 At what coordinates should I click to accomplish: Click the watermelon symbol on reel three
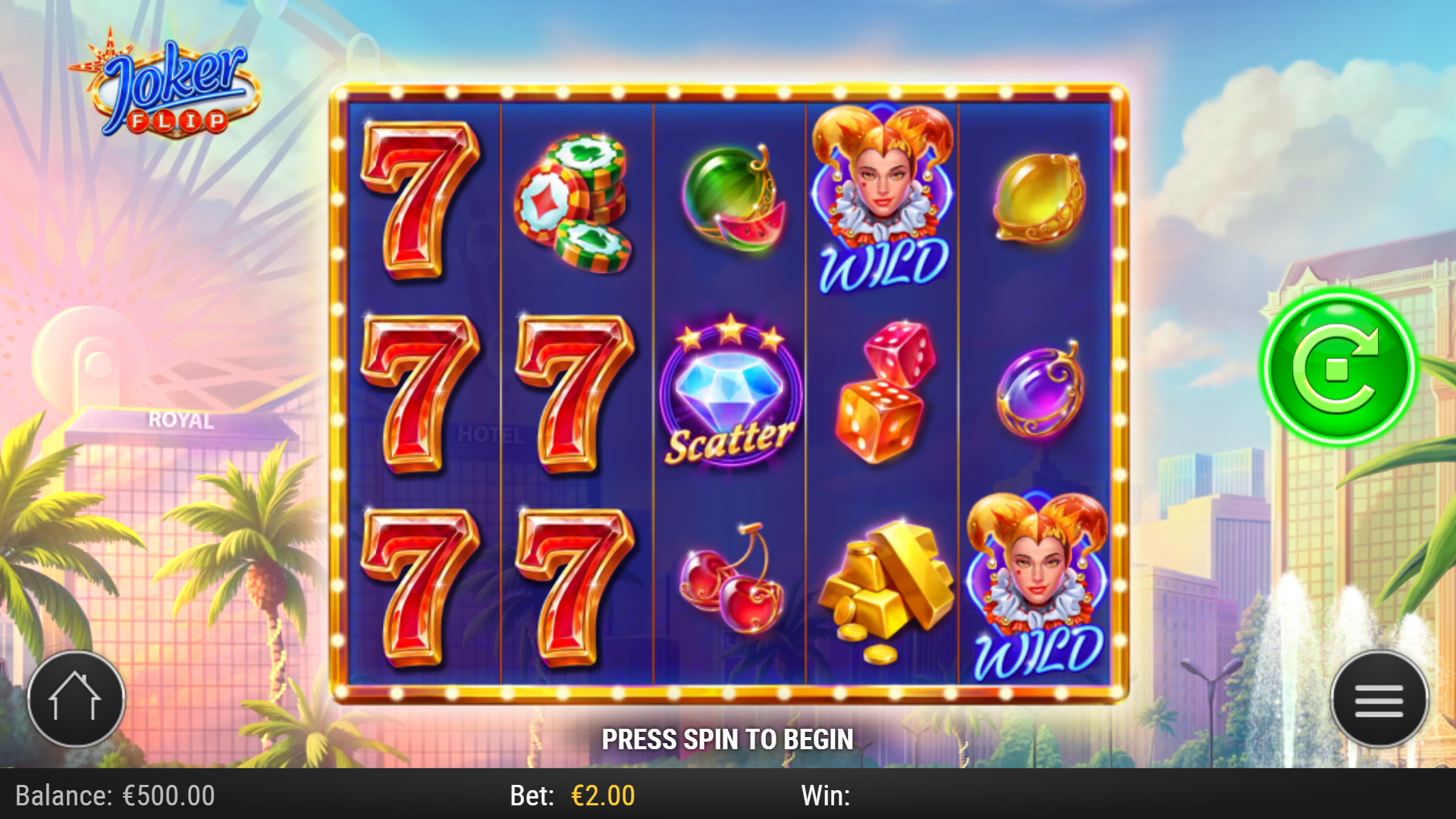[732, 201]
